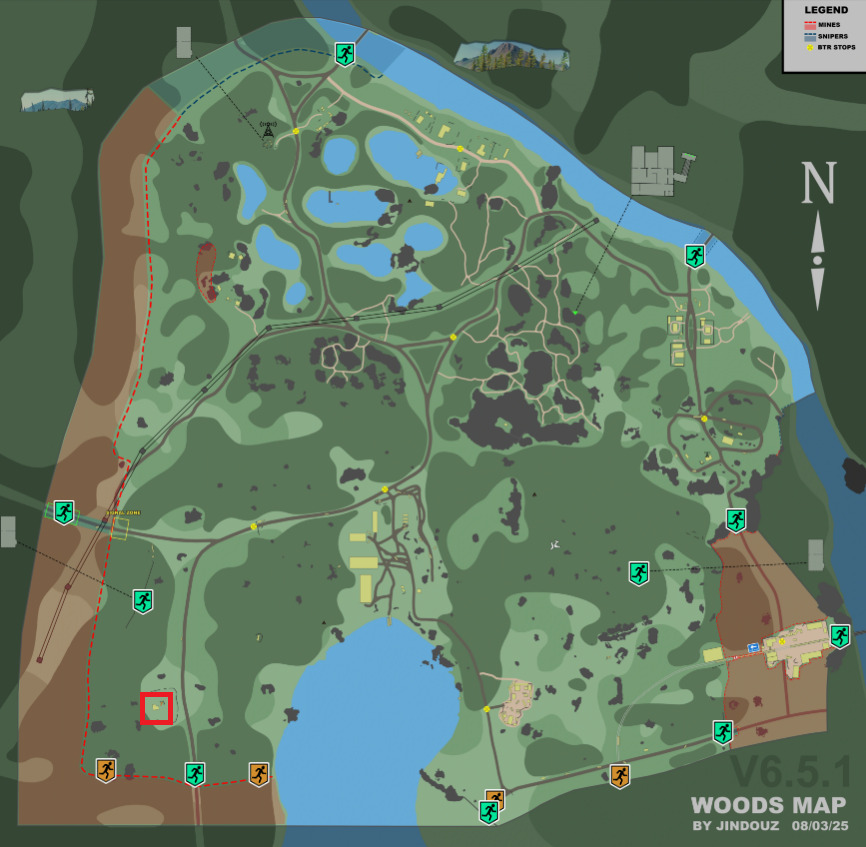The height and width of the screenshot is (847, 866).
Task: Select the radio tower map icon
Action: click(268, 131)
